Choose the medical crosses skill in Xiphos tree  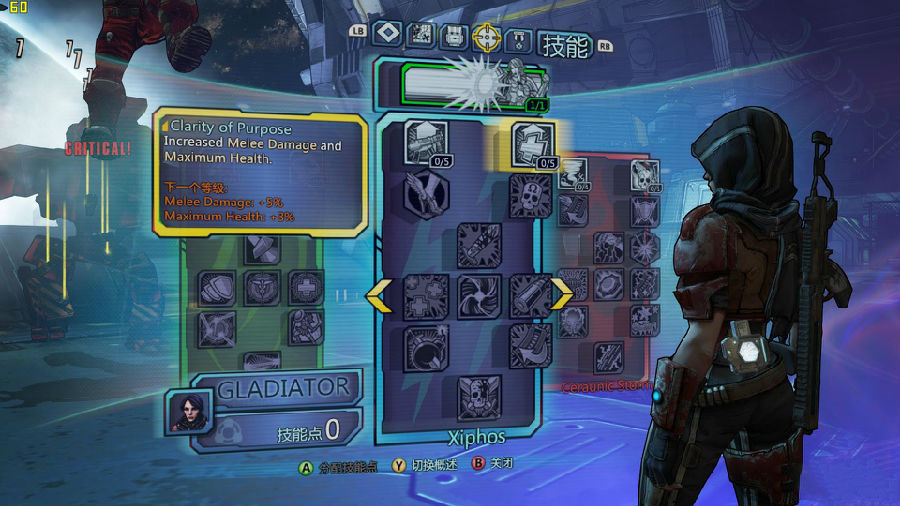point(426,296)
